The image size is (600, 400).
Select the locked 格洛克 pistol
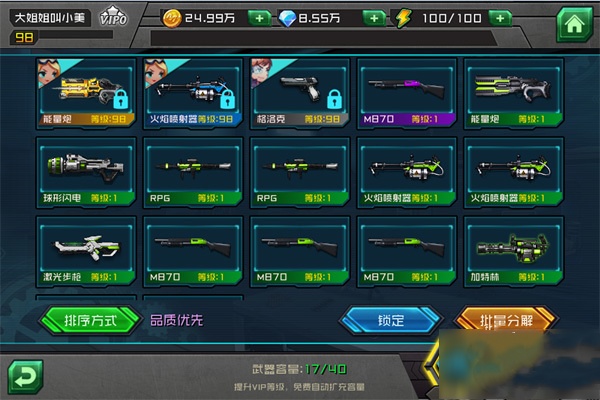click(298, 92)
